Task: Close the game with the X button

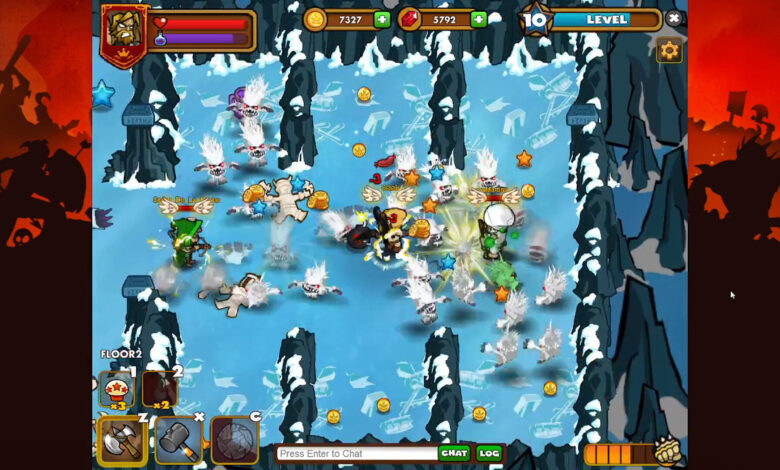Action: click(674, 18)
